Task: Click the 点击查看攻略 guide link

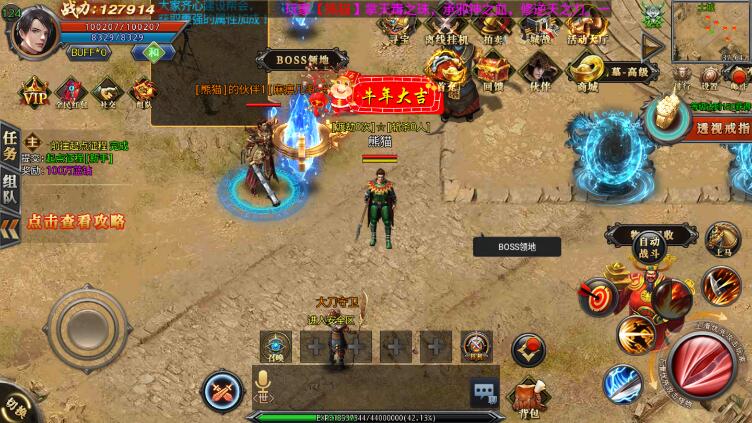Action: (x=76, y=222)
